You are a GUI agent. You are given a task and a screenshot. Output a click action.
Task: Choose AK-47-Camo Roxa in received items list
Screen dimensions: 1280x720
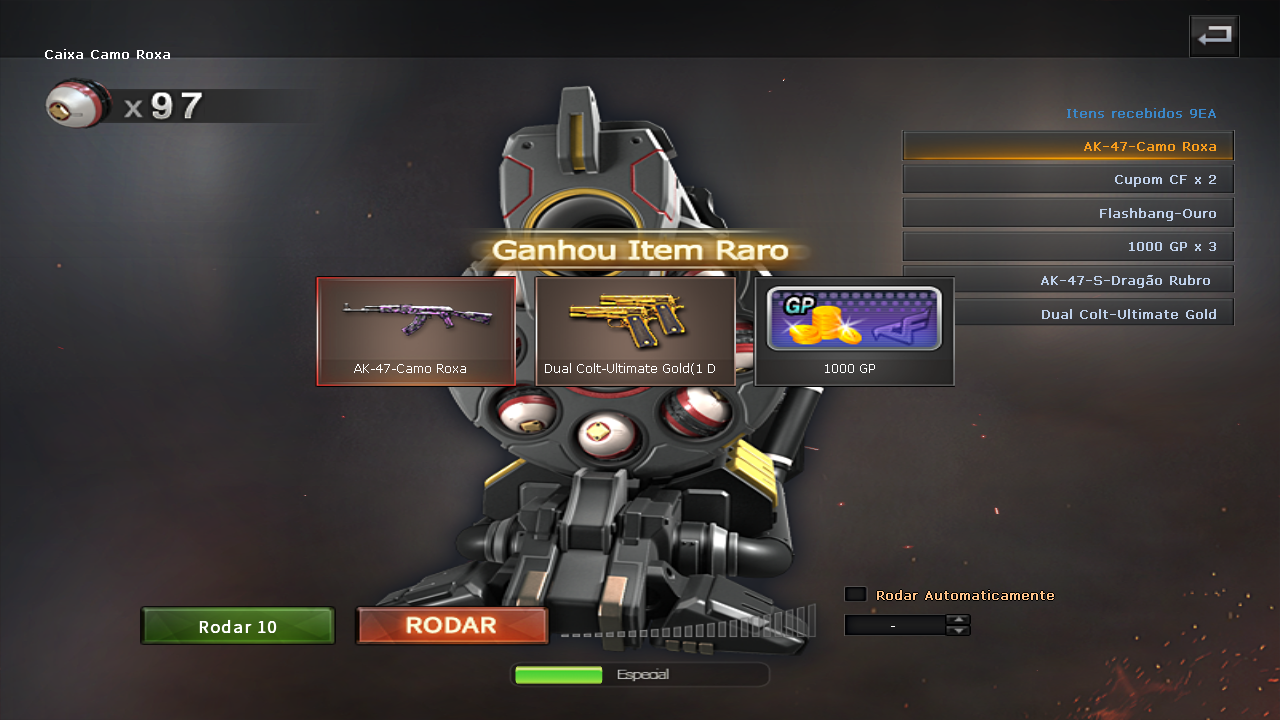point(1068,146)
